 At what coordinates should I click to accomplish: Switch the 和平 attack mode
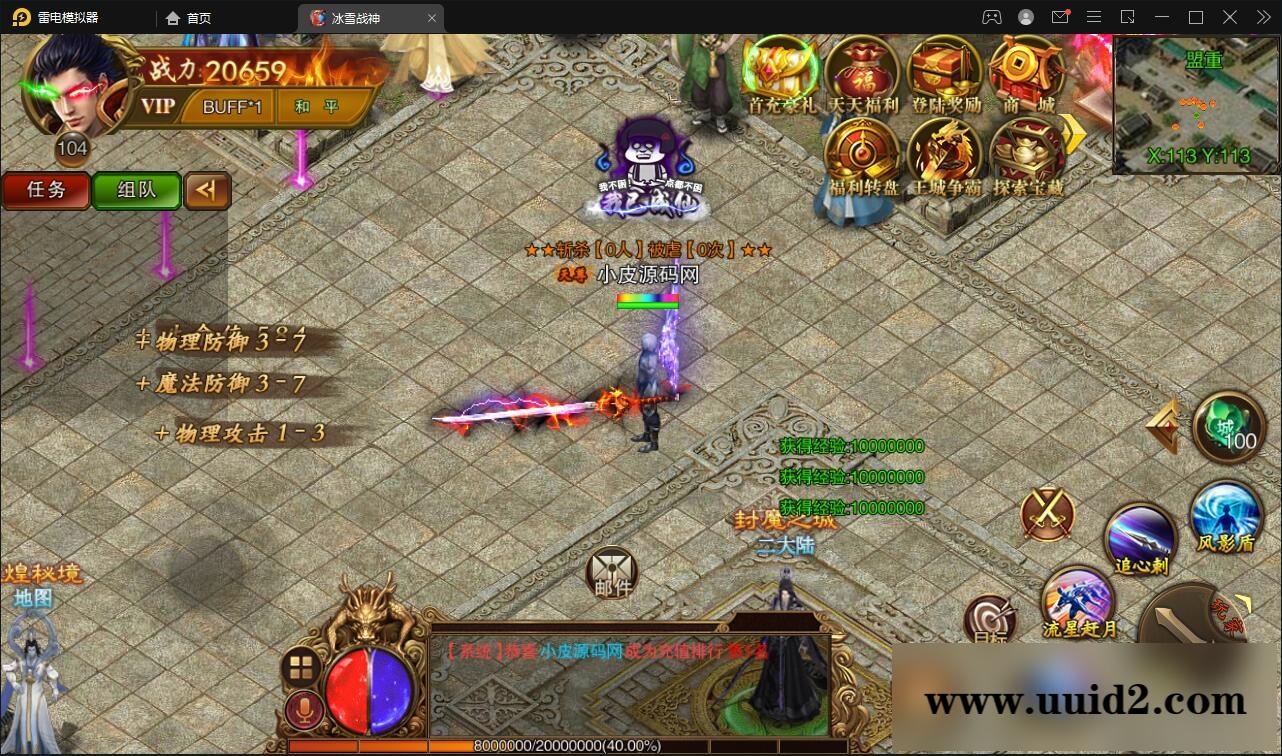[x=316, y=106]
